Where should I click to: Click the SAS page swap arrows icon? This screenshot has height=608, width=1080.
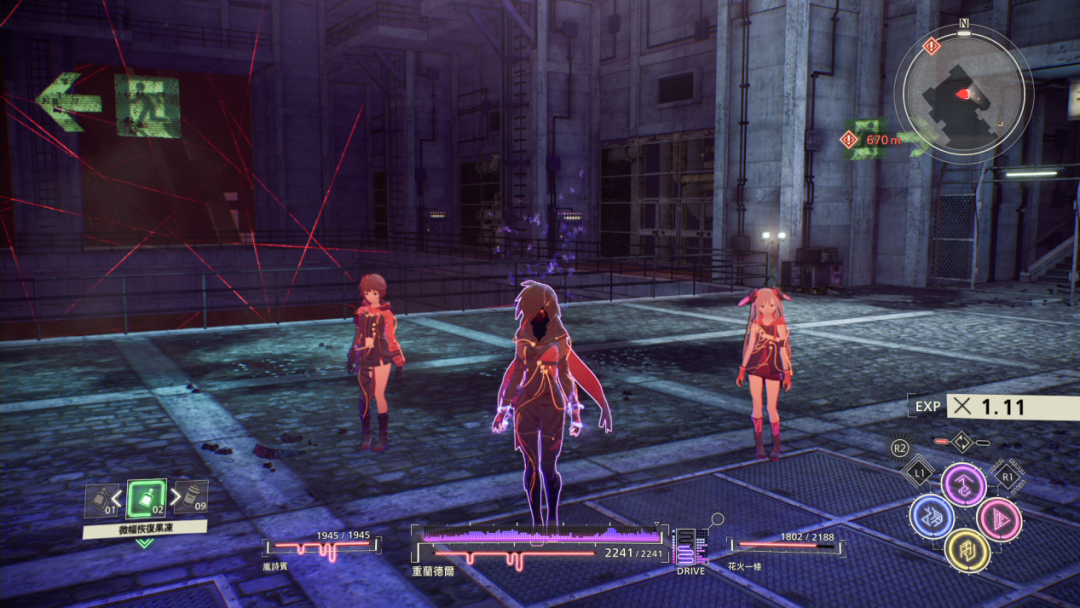(x=961, y=441)
